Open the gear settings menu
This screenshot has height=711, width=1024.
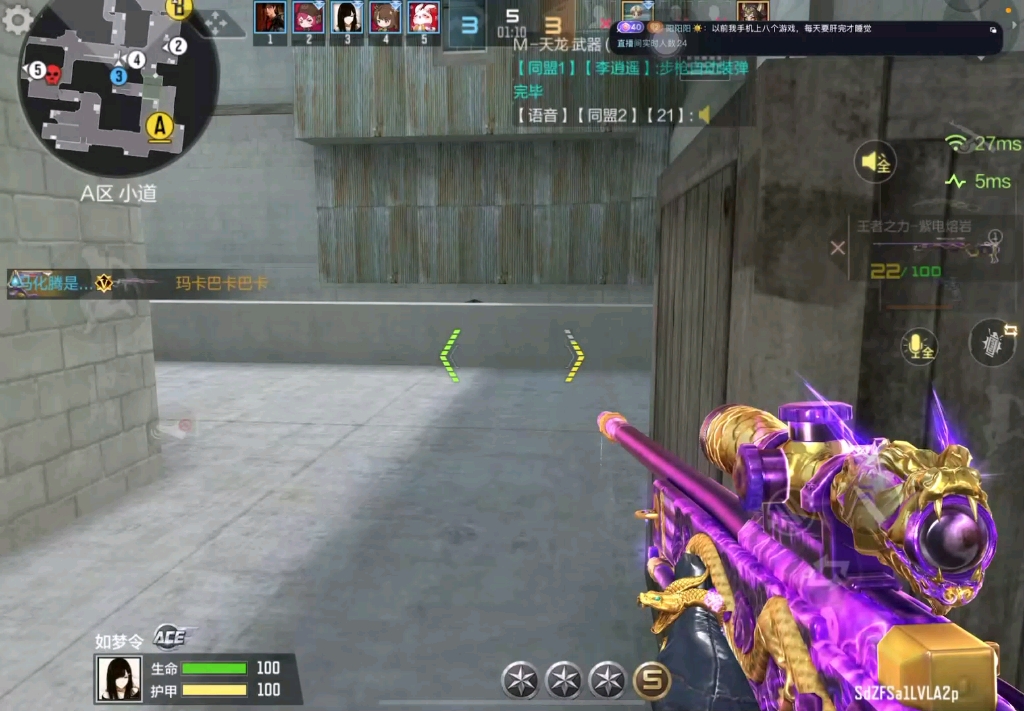(x=18, y=19)
